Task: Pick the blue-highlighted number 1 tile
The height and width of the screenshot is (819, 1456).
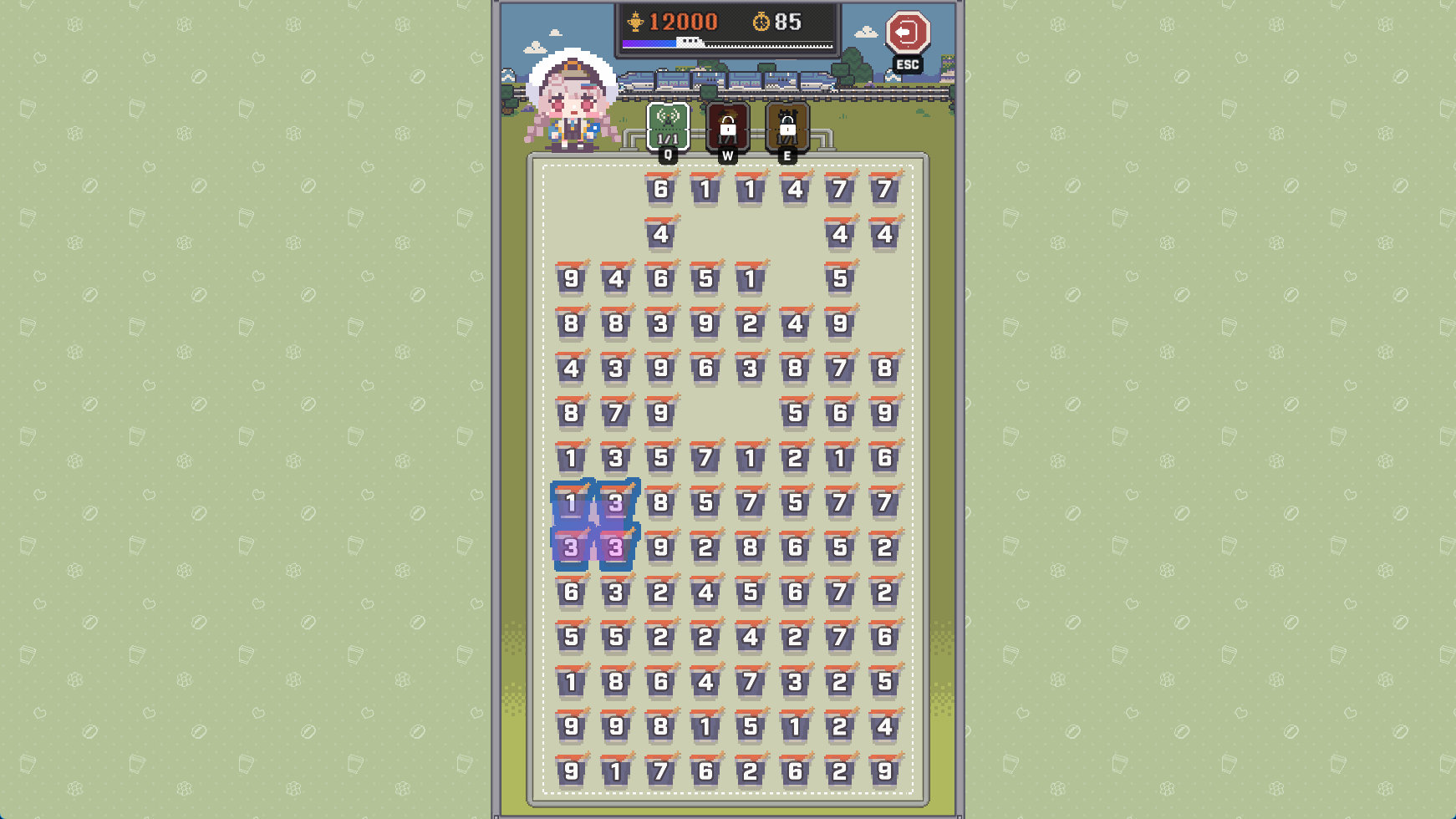Action: click(572, 503)
